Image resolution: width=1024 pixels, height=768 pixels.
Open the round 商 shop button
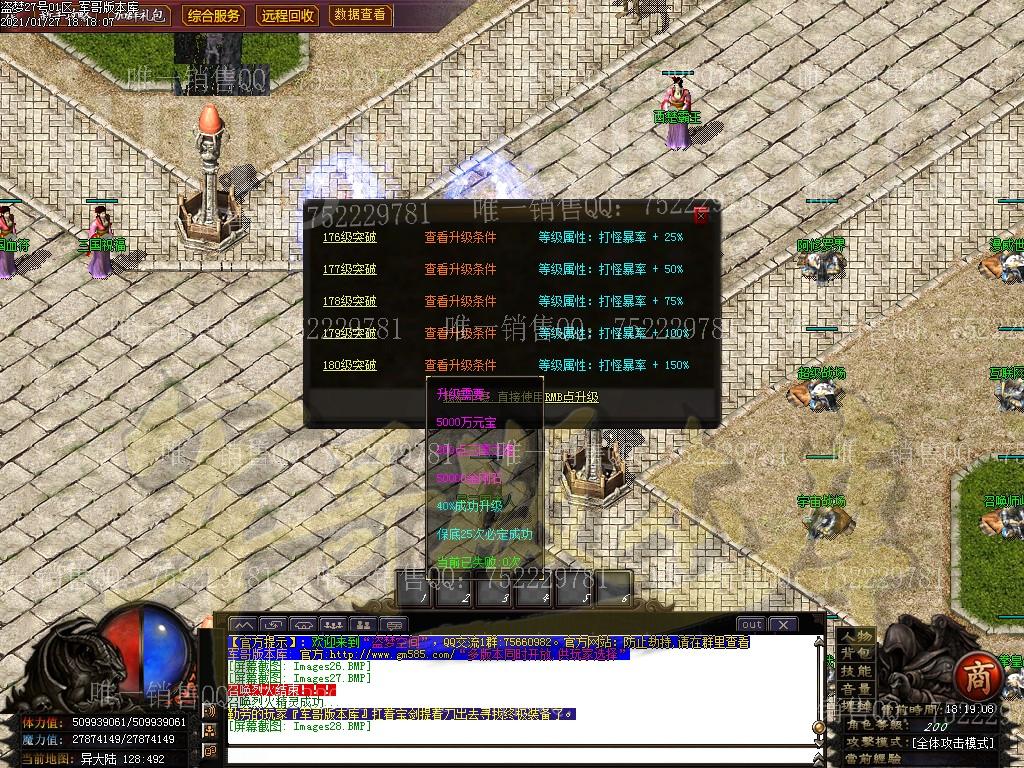(977, 677)
